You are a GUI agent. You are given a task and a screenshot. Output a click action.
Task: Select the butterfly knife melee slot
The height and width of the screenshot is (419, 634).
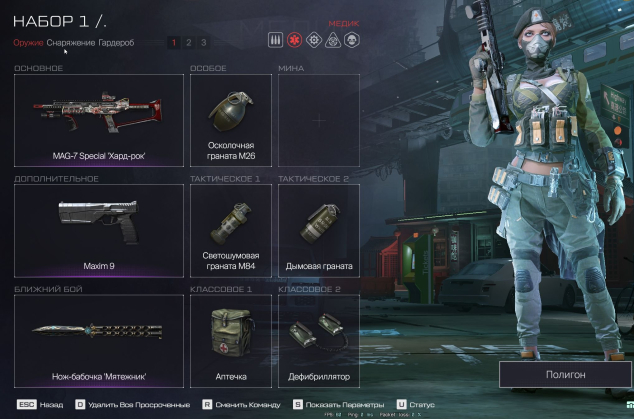pos(99,340)
